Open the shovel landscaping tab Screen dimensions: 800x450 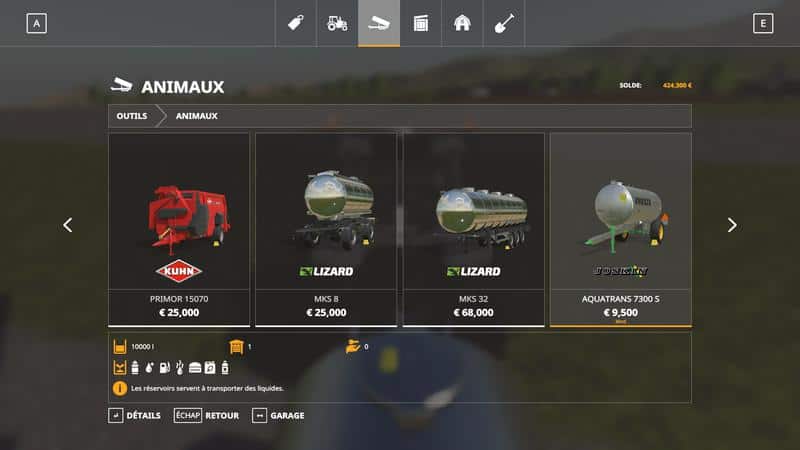point(503,23)
